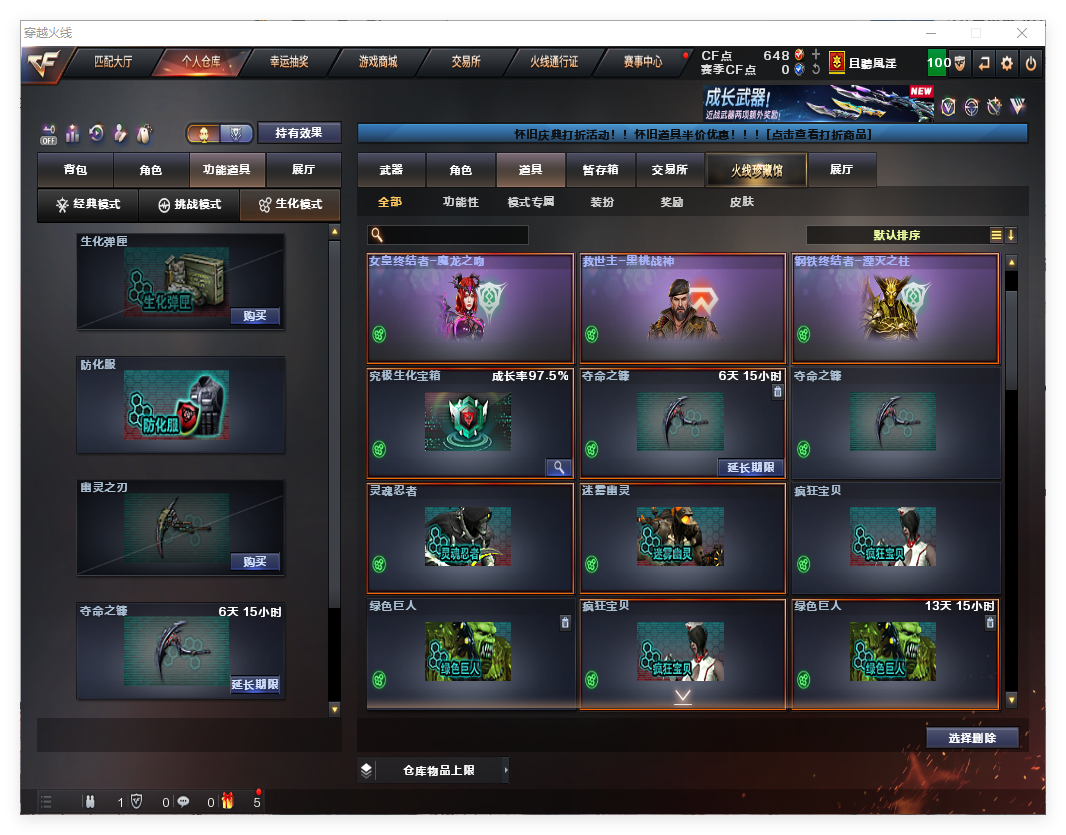Viewport: 1066px width, 835px height.
Task: Switch to the 武器 weapons tab
Action: click(x=391, y=170)
